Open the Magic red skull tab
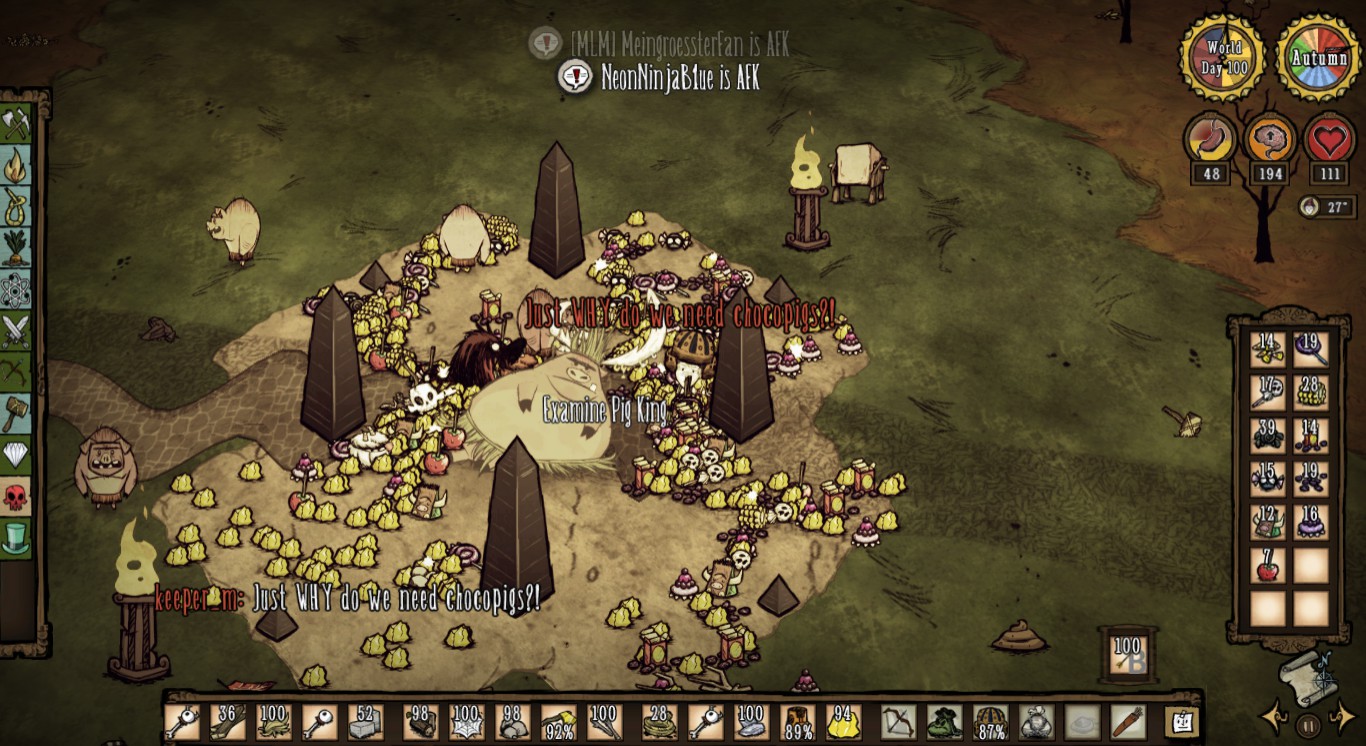 click(17, 496)
